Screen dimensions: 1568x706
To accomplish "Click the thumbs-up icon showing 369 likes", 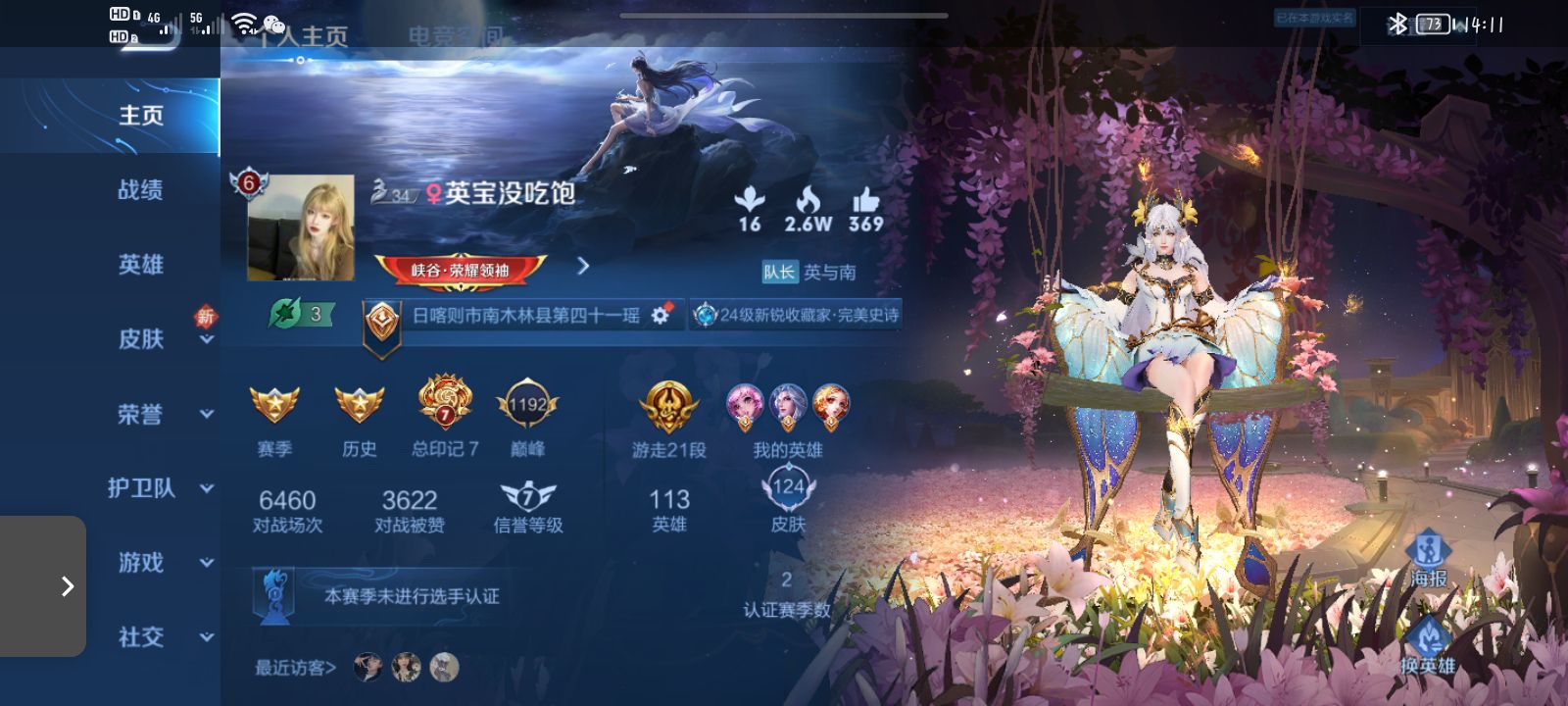I will 864,201.
